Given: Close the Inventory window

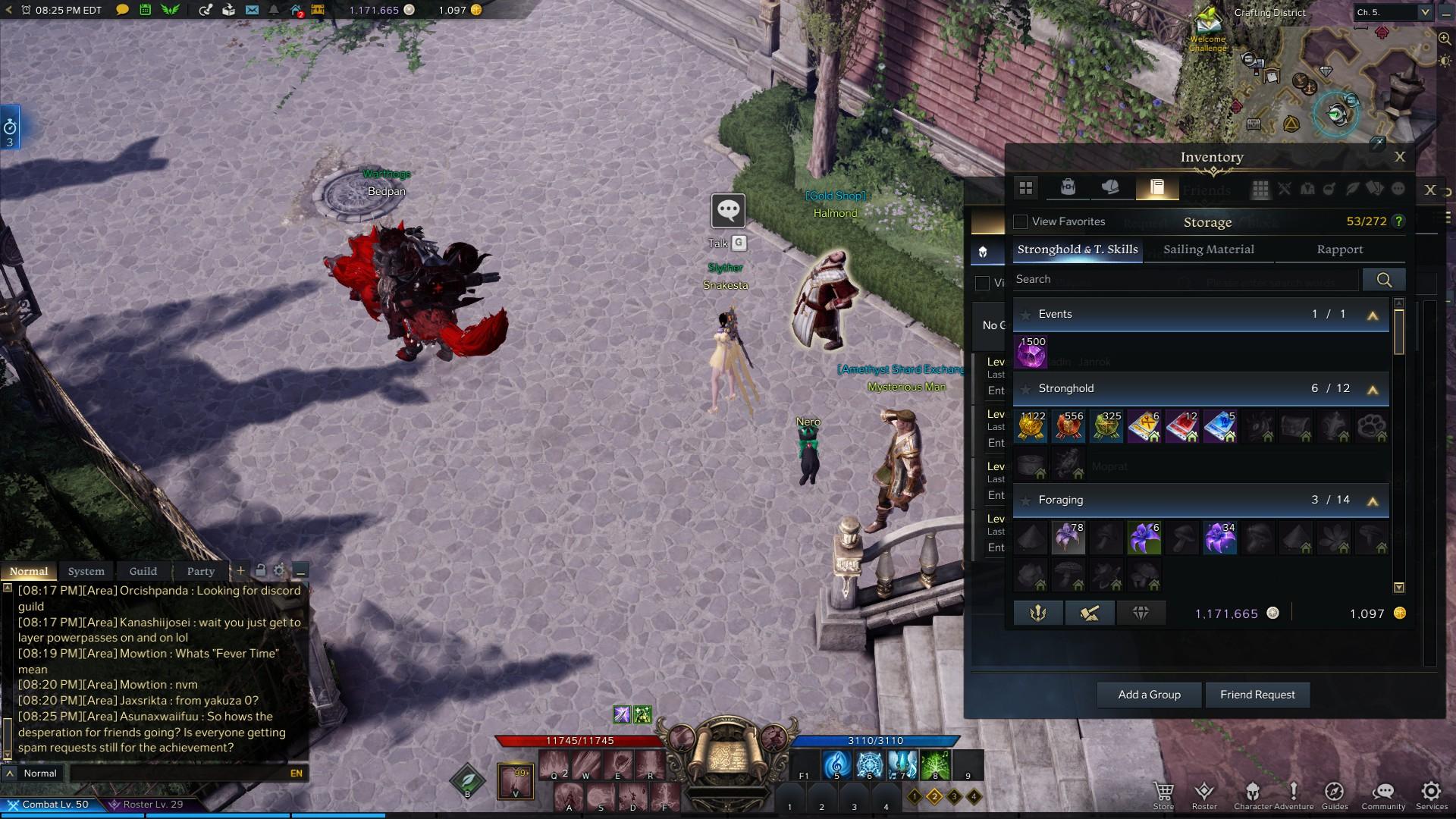Looking at the screenshot, I should pyautogui.click(x=1399, y=157).
